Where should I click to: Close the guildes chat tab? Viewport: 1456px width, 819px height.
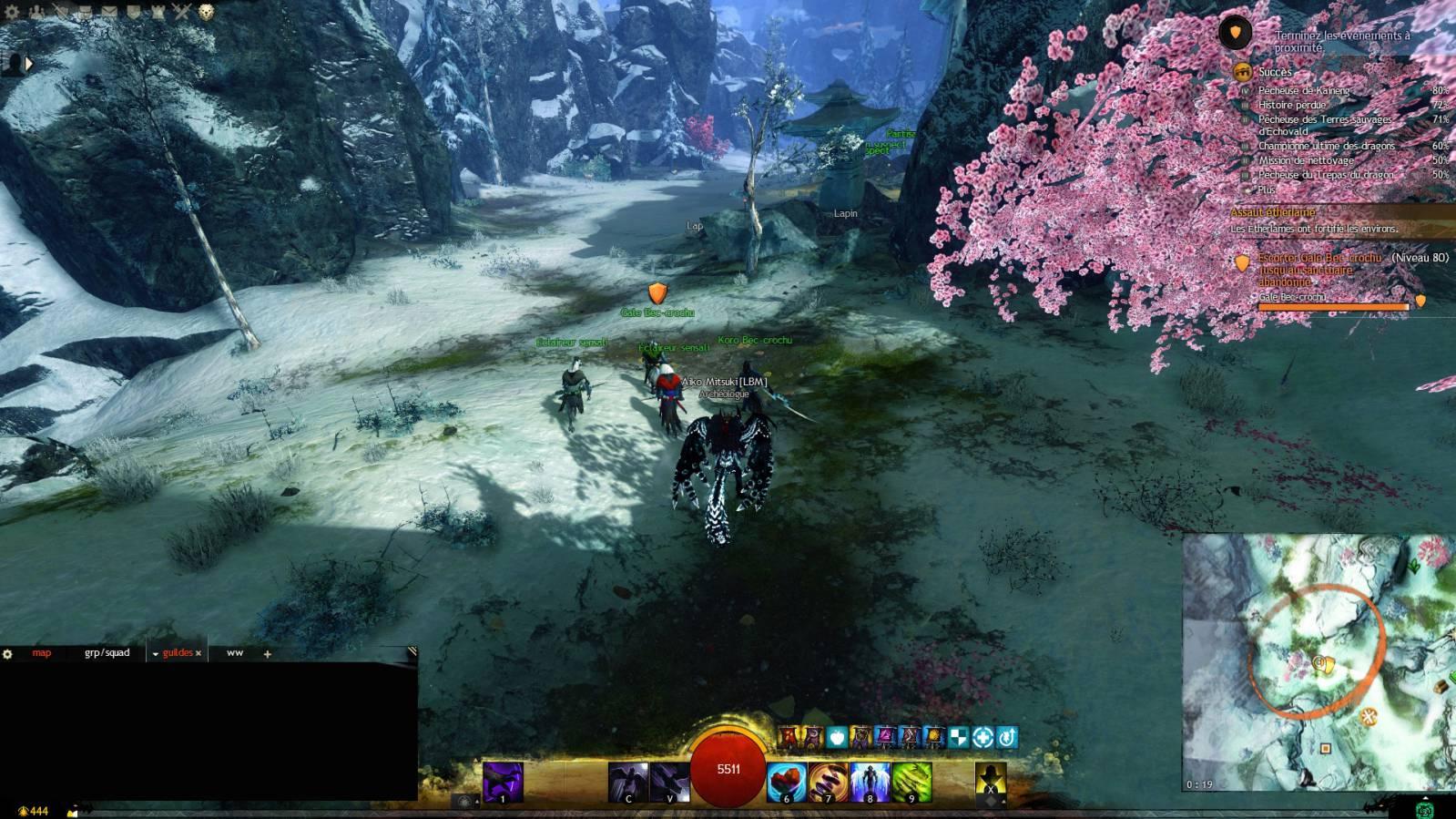pos(199,653)
